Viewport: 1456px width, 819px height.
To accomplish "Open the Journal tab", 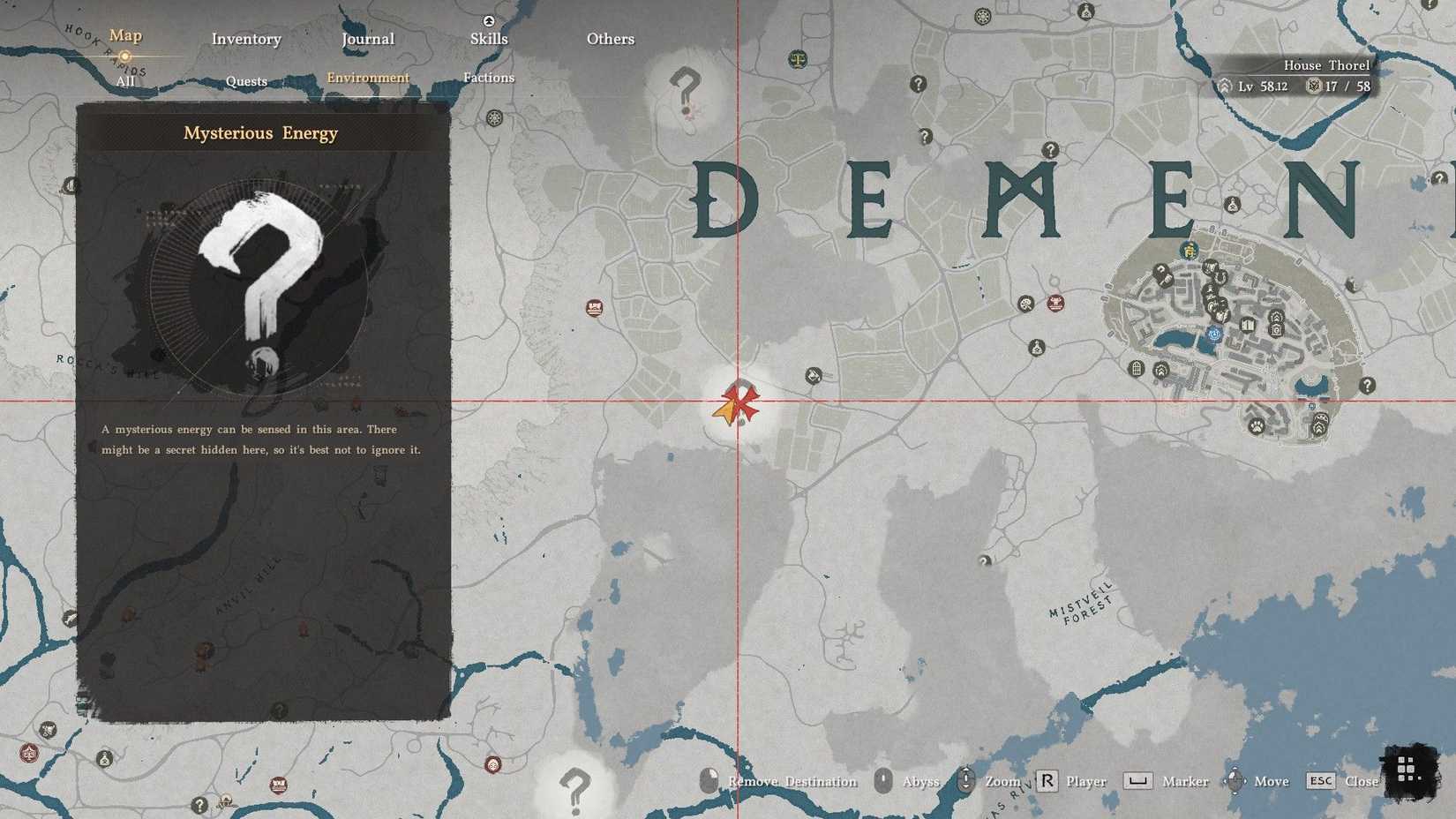I will [368, 39].
